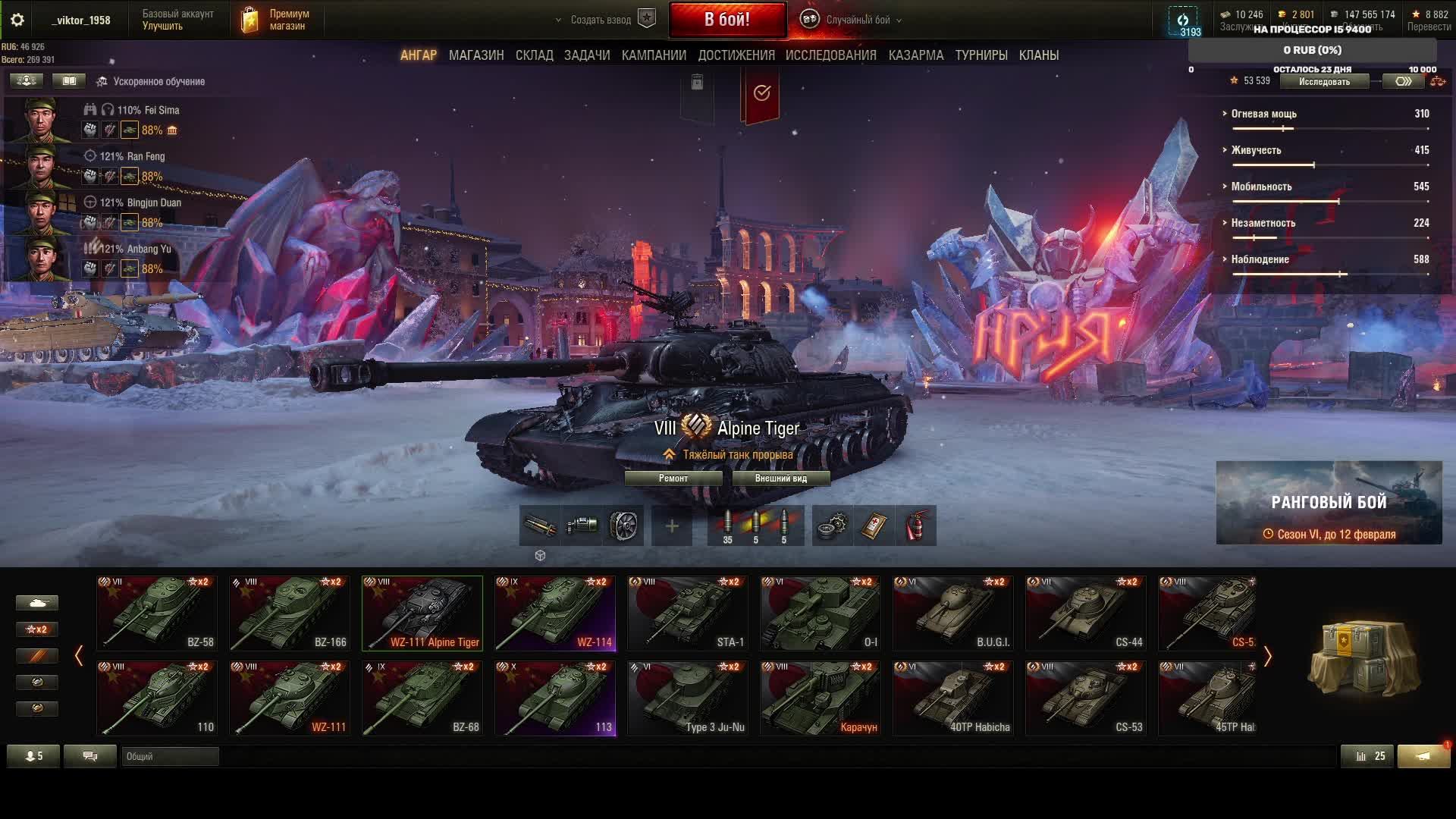Open the РАНГОВЫЙ БОЙ banner
This screenshot has height=819, width=1456.
click(1329, 503)
